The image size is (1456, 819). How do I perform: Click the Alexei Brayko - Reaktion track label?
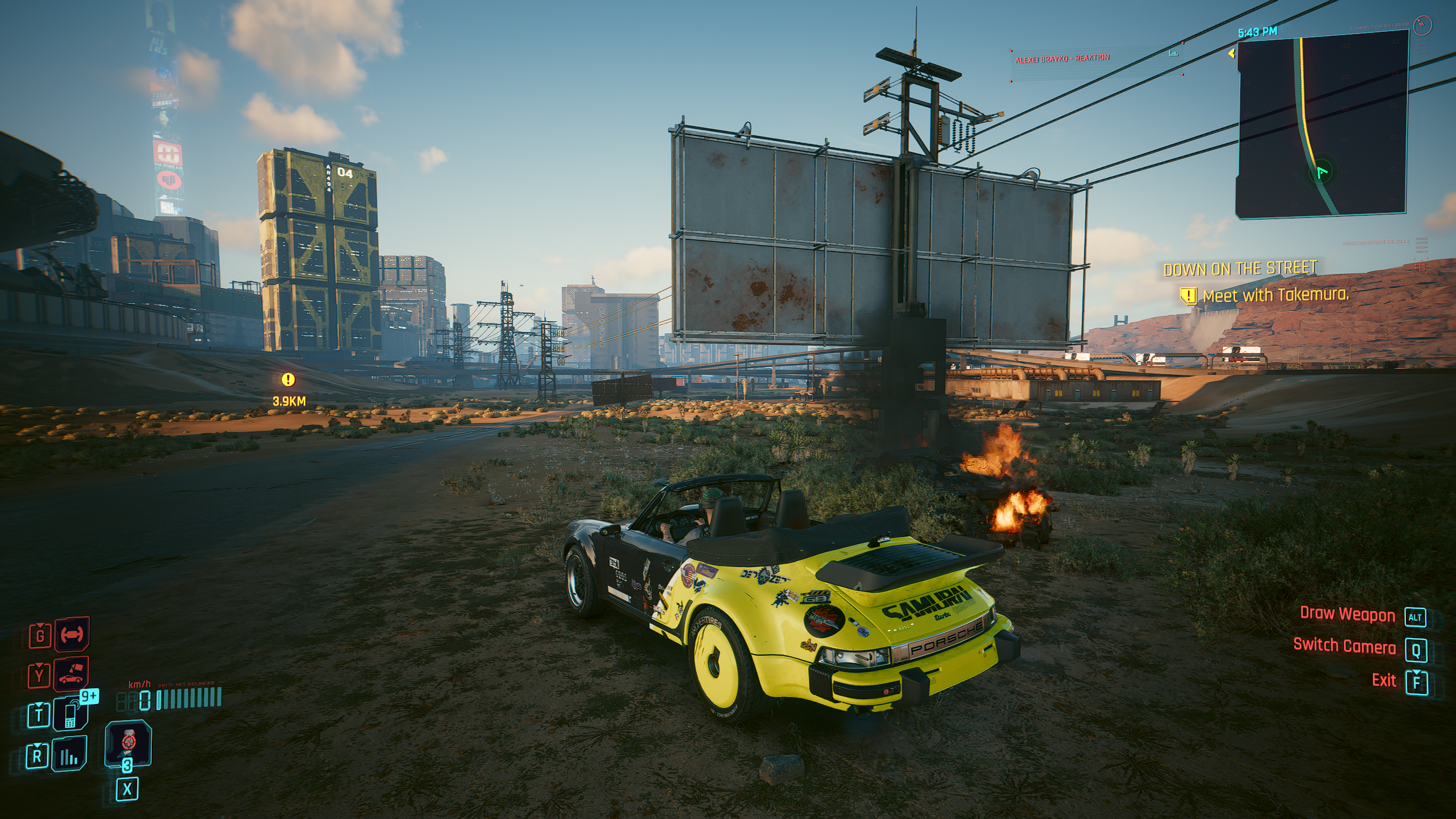pos(1062,58)
